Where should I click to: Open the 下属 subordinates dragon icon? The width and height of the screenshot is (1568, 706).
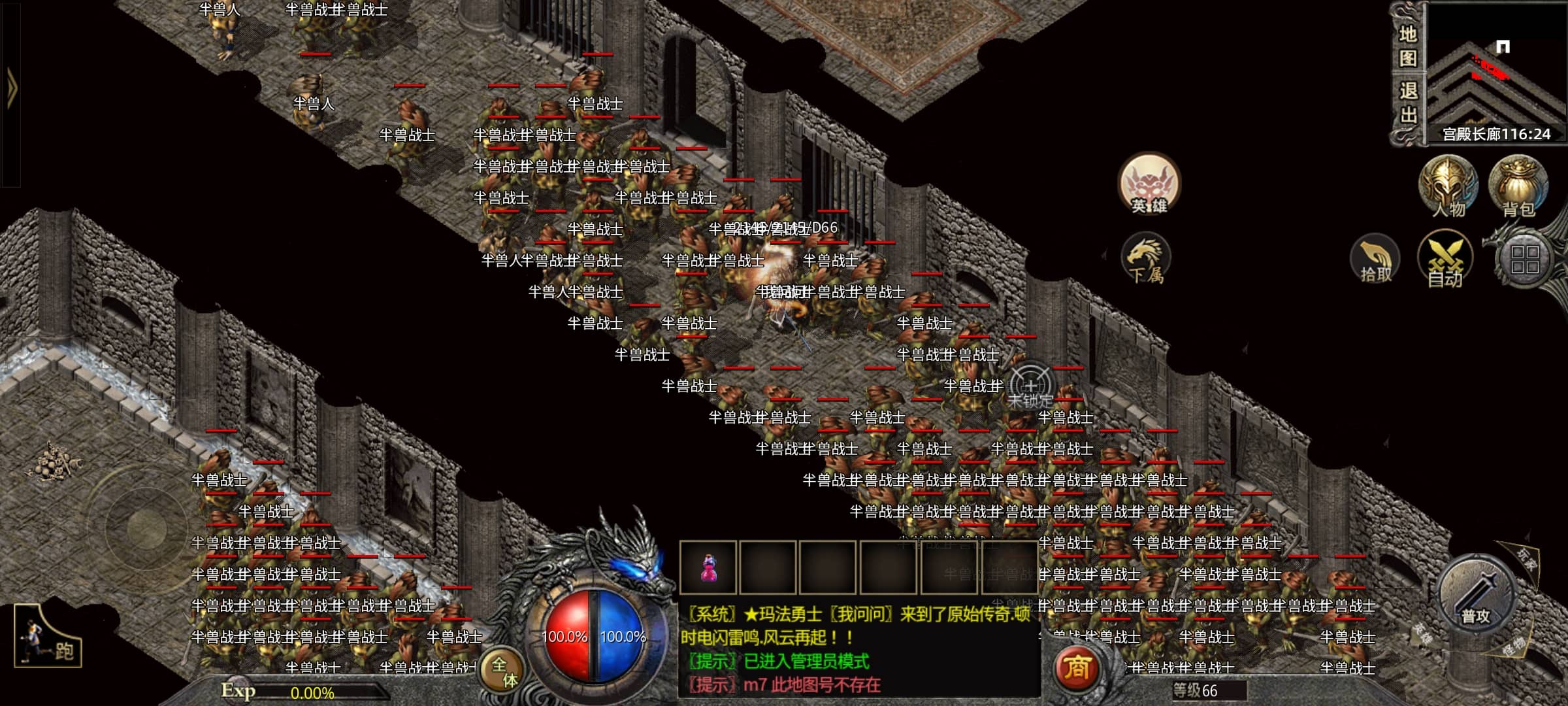tap(1146, 260)
